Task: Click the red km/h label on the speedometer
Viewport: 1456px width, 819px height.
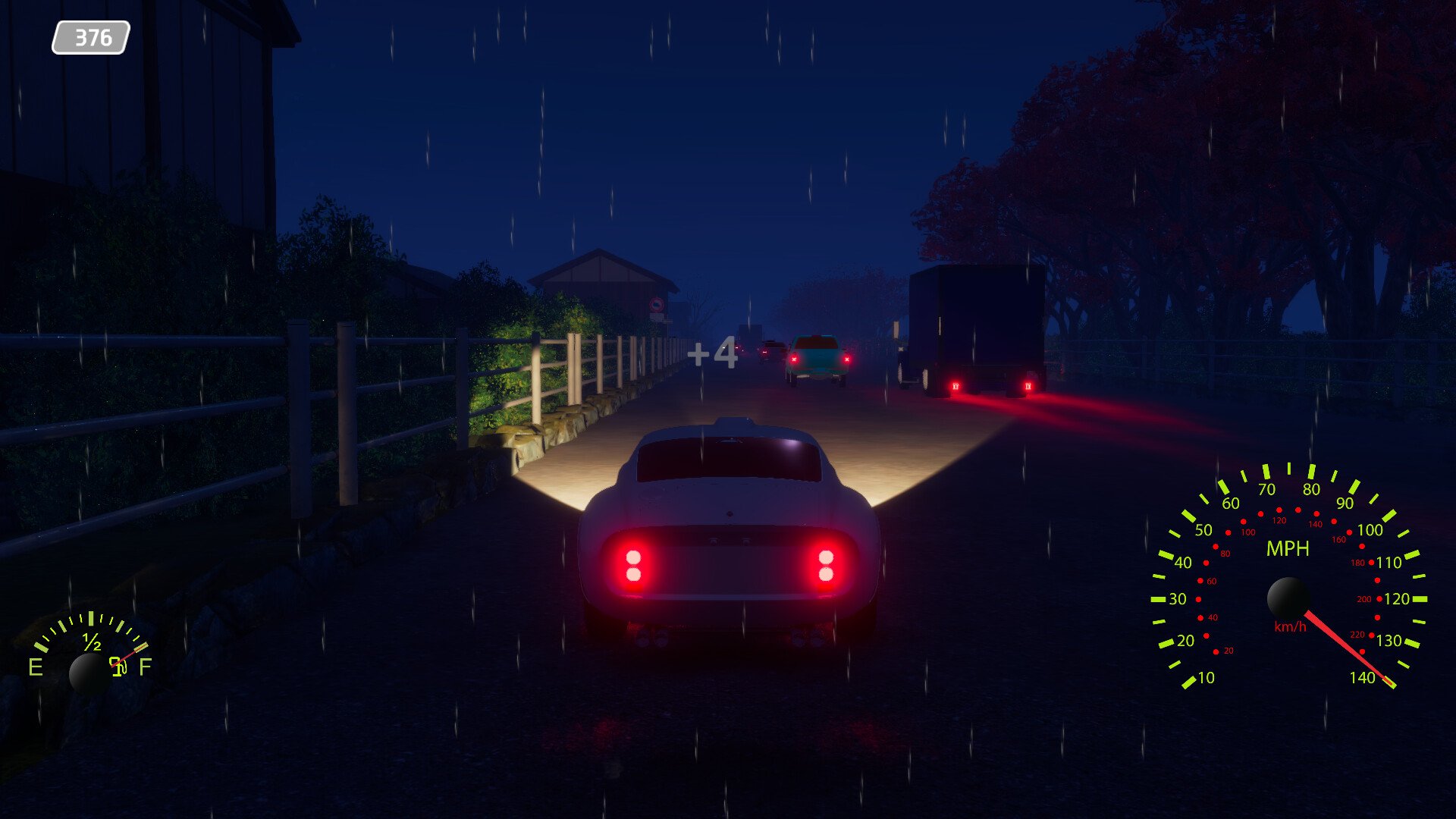Action: click(1291, 627)
